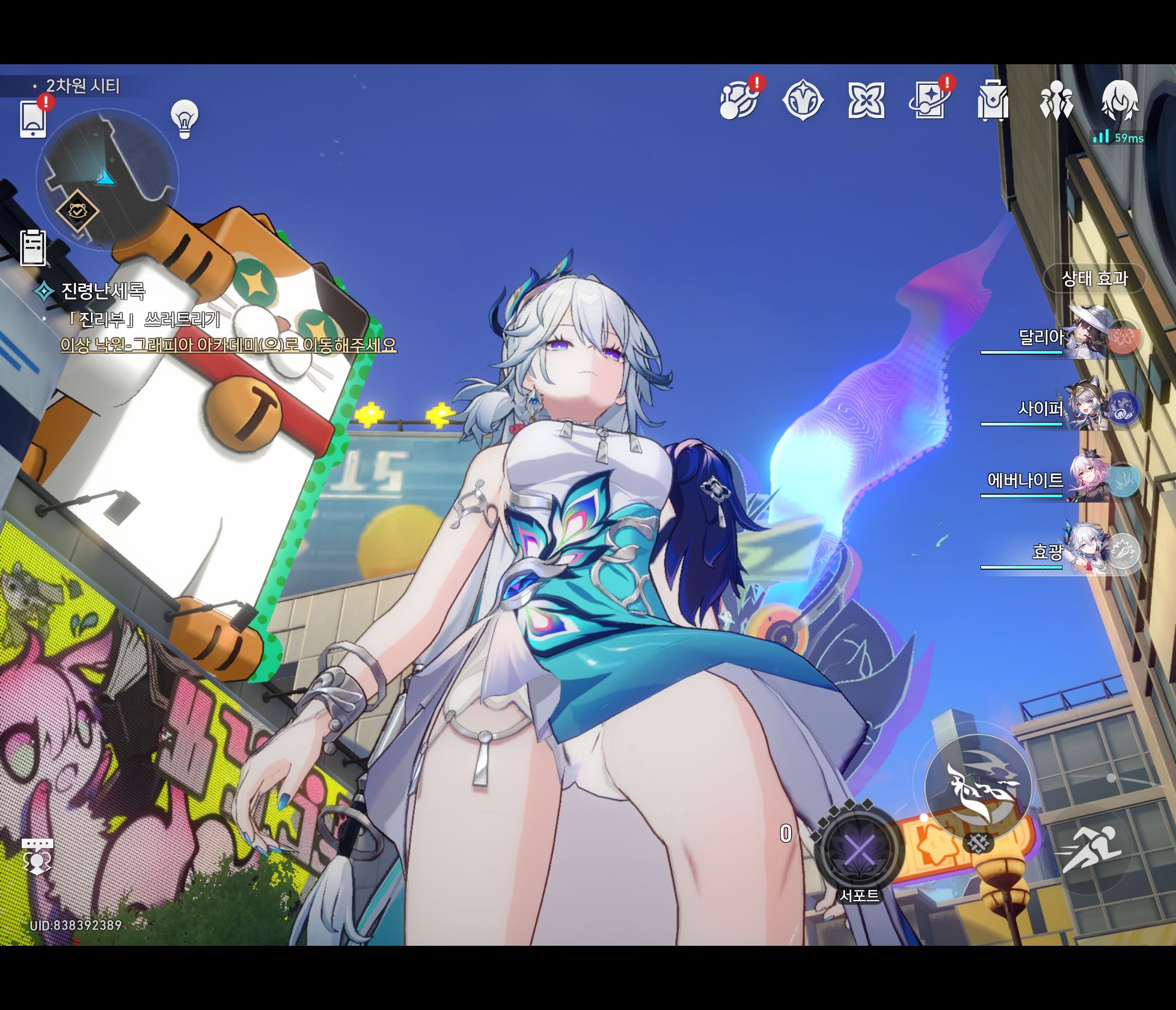
Task: Open the backpack inventory
Action: point(993,101)
